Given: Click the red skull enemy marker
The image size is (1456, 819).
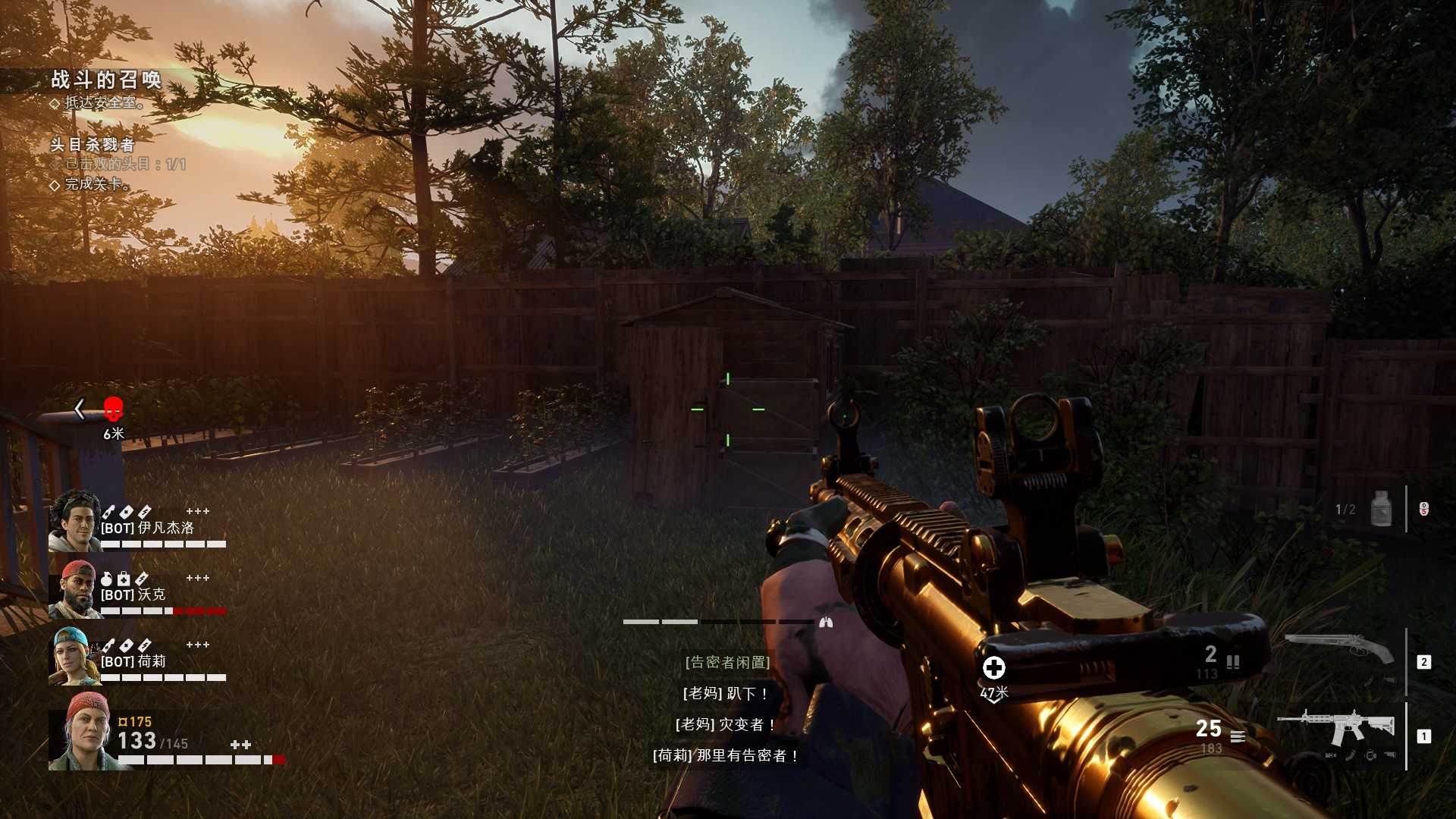Looking at the screenshot, I should 113,409.
